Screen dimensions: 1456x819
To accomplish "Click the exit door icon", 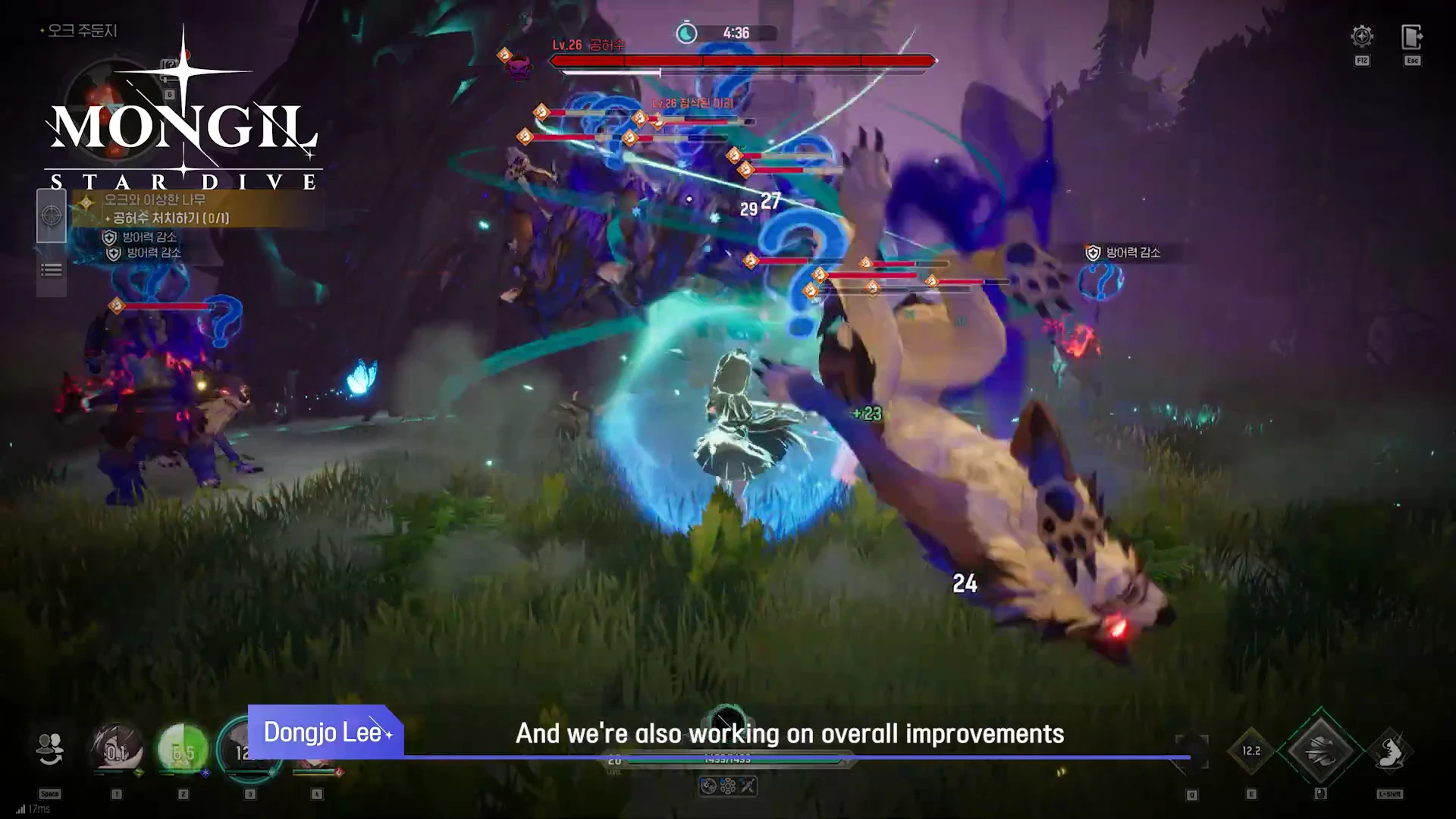I will (x=1411, y=36).
